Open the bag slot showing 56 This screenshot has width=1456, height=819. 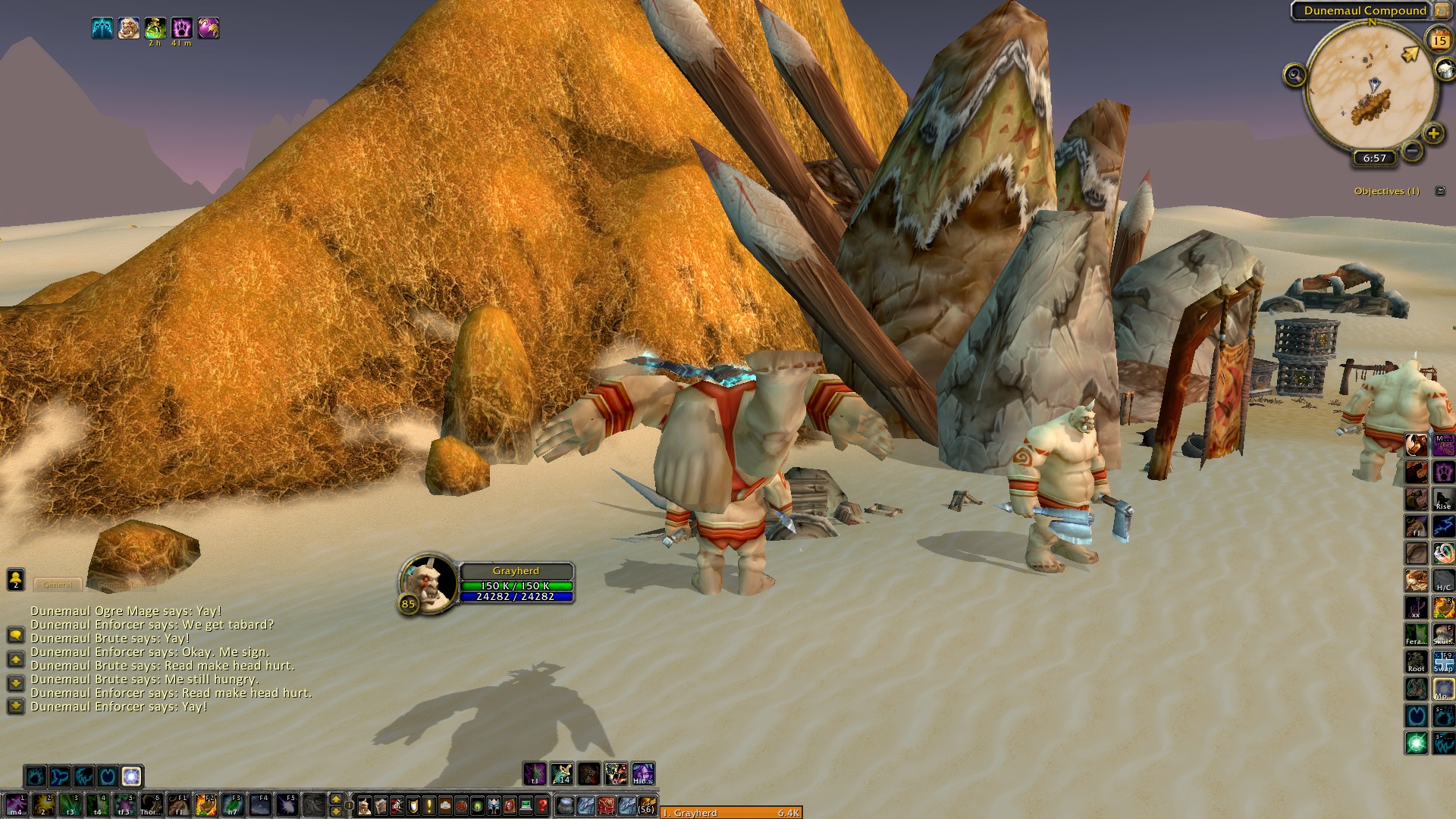point(646,805)
